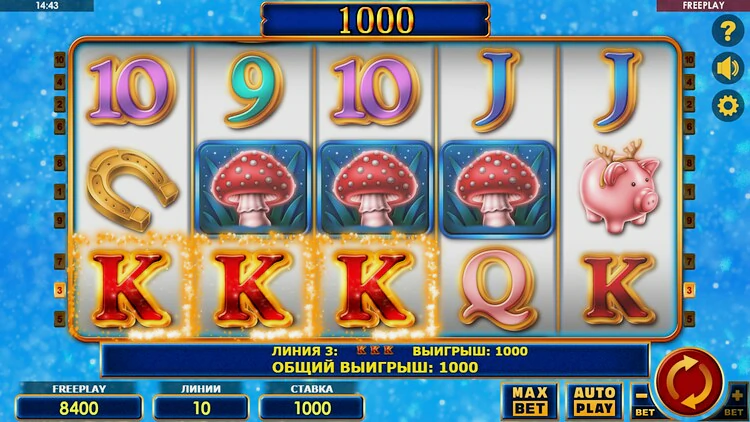Open the gear settings menu
This screenshot has height=422, width=750.
[x=725, y=105]
